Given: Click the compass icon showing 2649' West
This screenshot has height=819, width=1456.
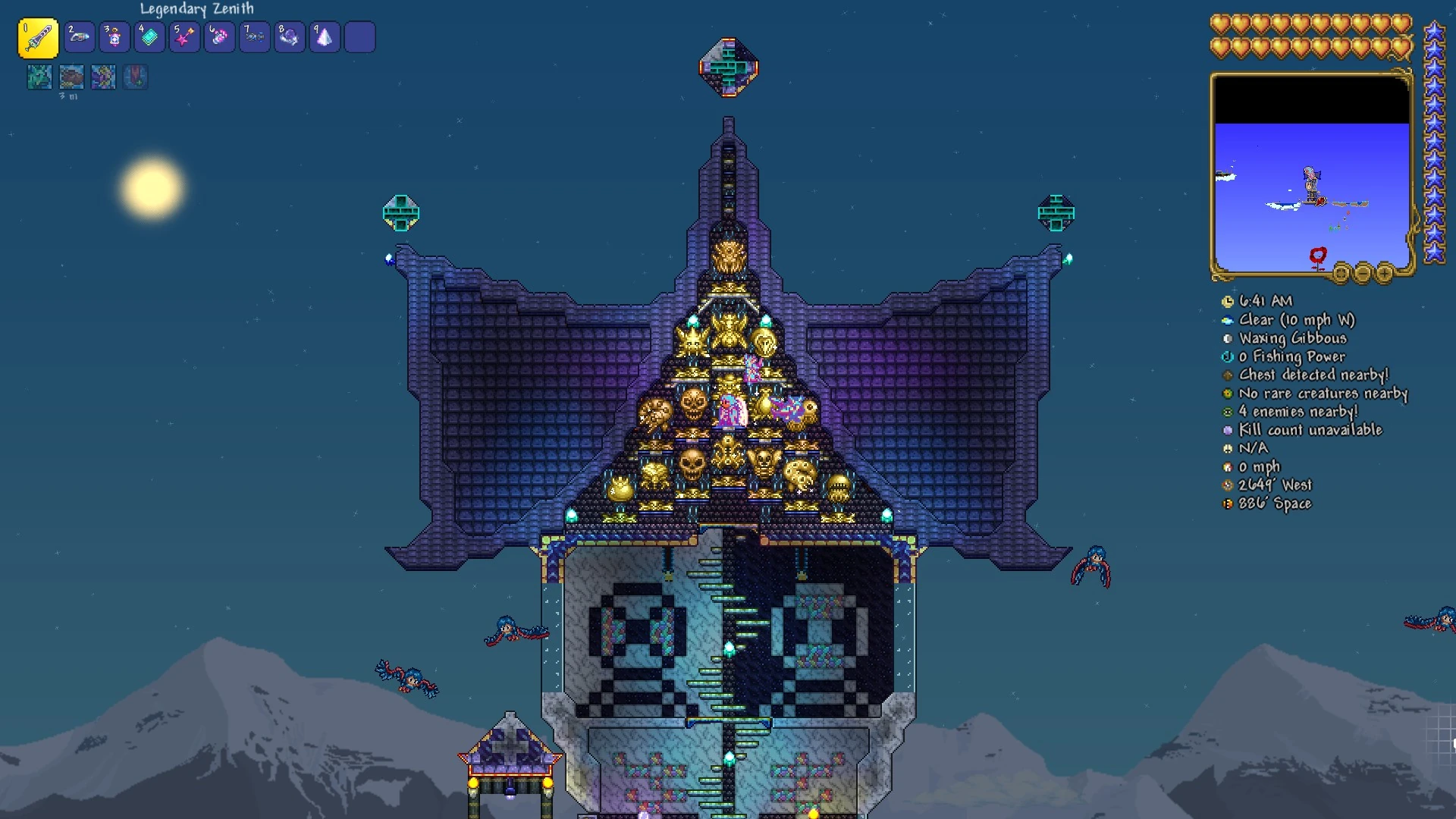Looking at the screenshot, I should coord(1229,485).
